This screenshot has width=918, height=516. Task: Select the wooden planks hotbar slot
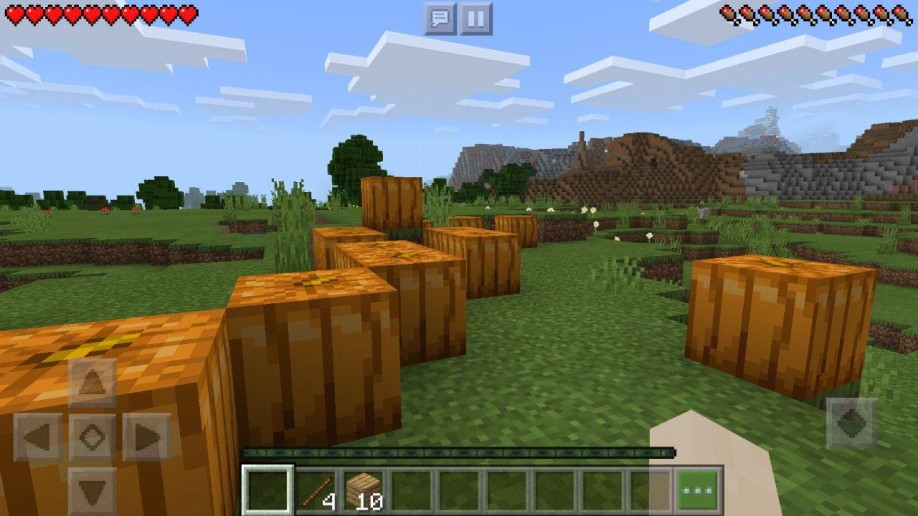tap(364, 490)
